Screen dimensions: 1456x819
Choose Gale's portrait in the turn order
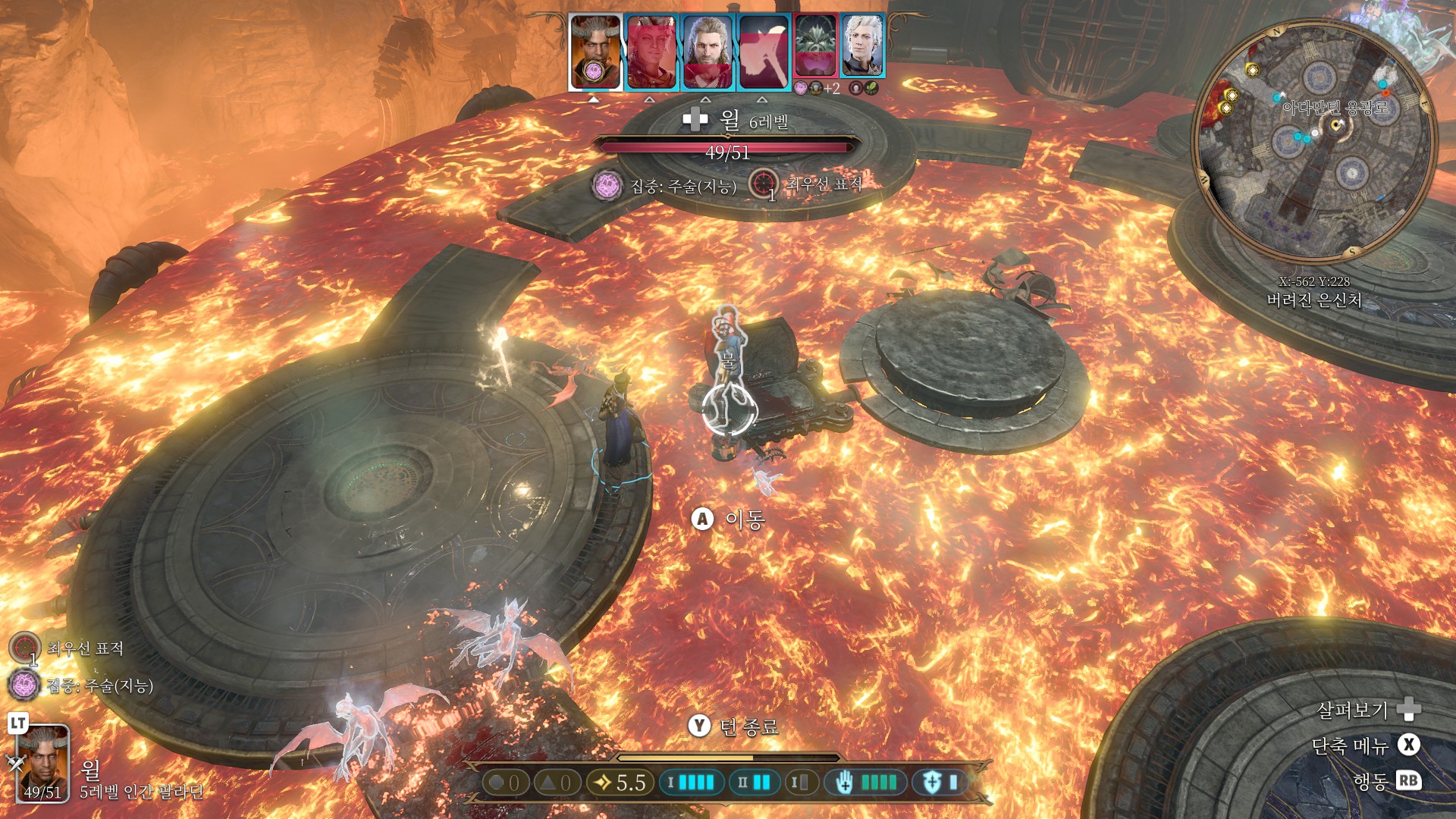(708, 53)
